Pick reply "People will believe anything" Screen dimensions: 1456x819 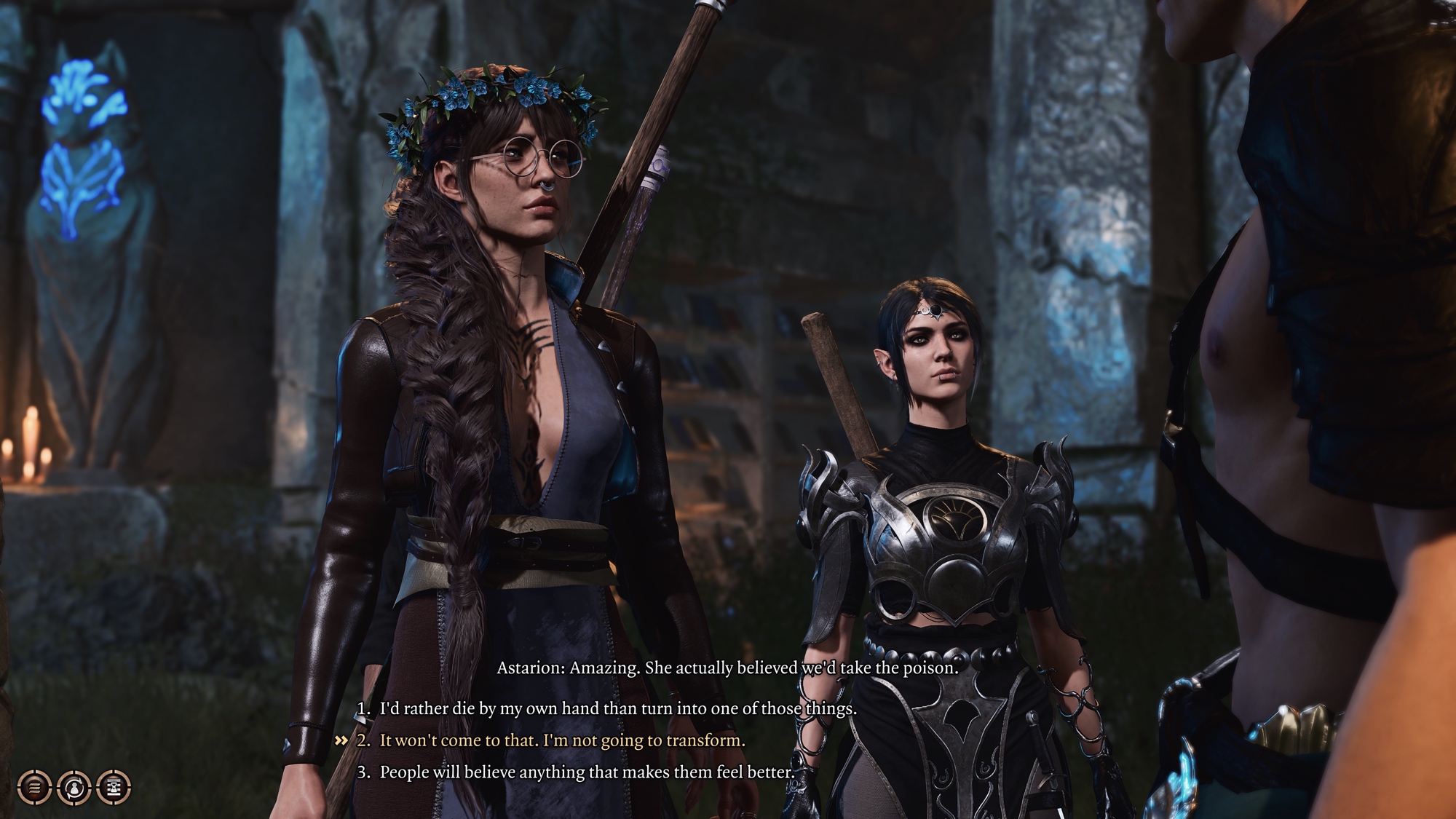tap(586, 772)
